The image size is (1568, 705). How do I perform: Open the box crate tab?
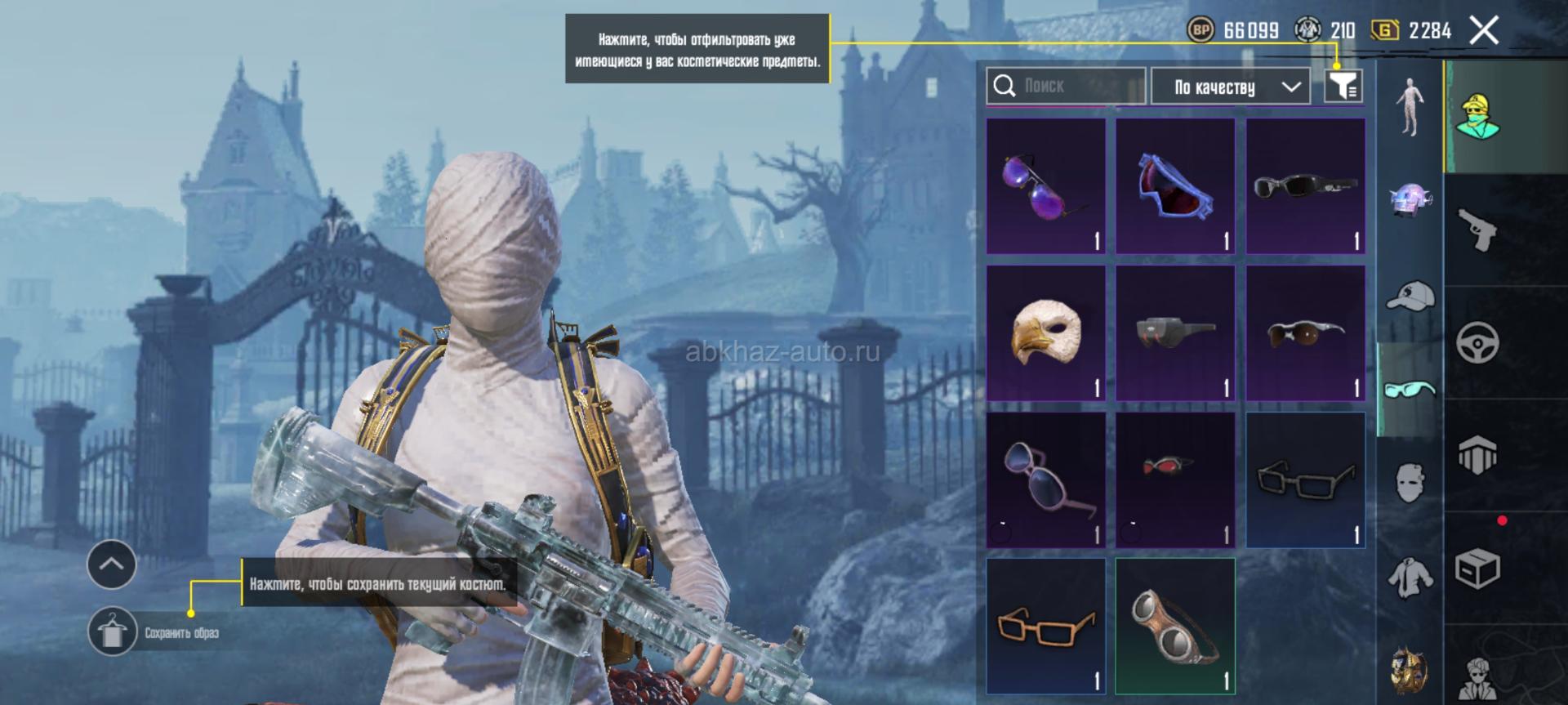pos(1477,568)
